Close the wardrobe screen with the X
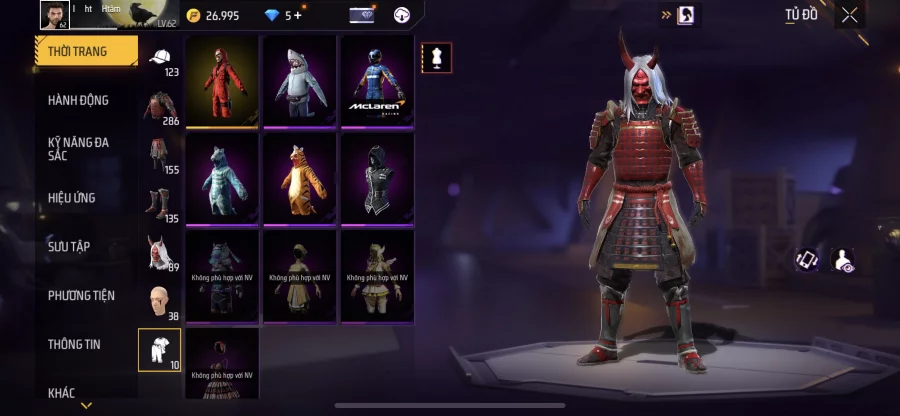This screenshot has height=416, width=900. (849, 15)
